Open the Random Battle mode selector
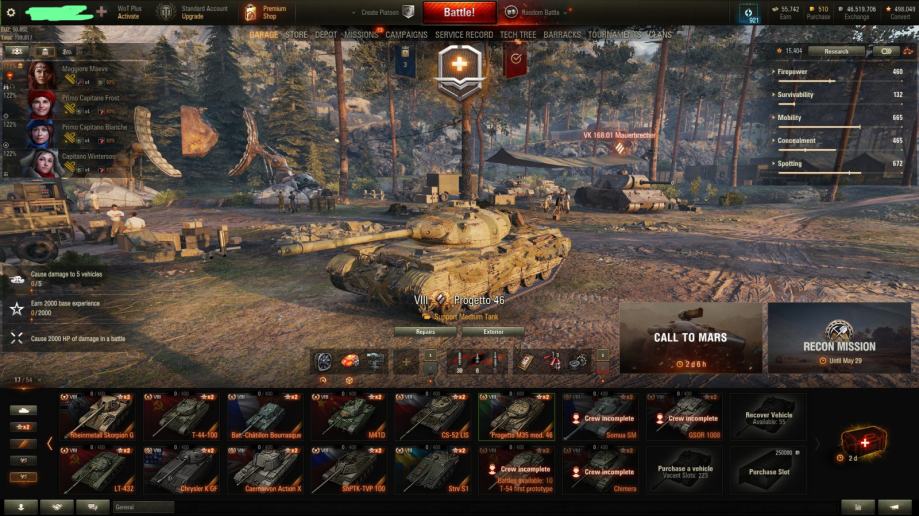This screenshot has width=919, height=516. coord(531,12)
